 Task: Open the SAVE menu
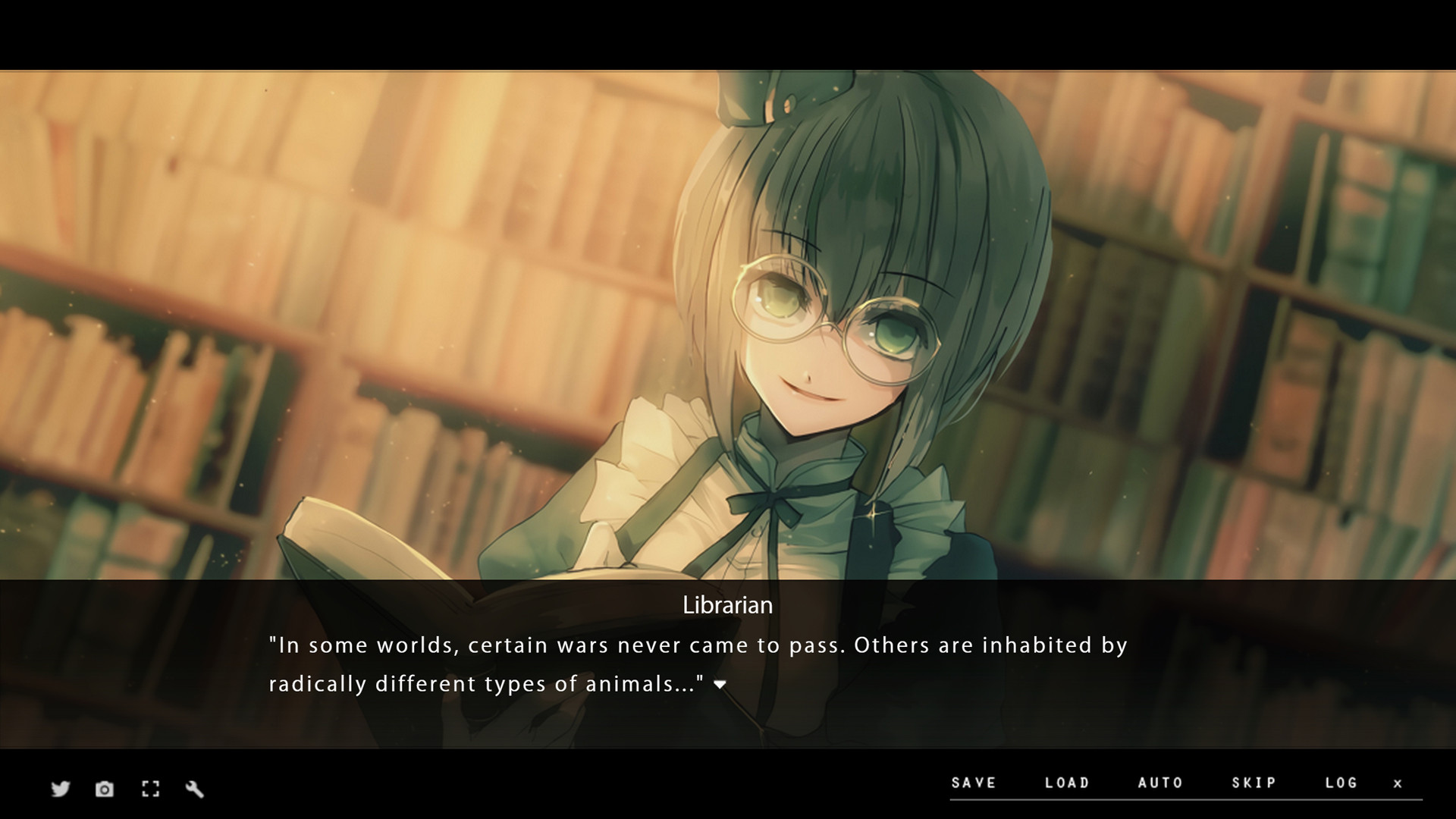tap(975, 783)
